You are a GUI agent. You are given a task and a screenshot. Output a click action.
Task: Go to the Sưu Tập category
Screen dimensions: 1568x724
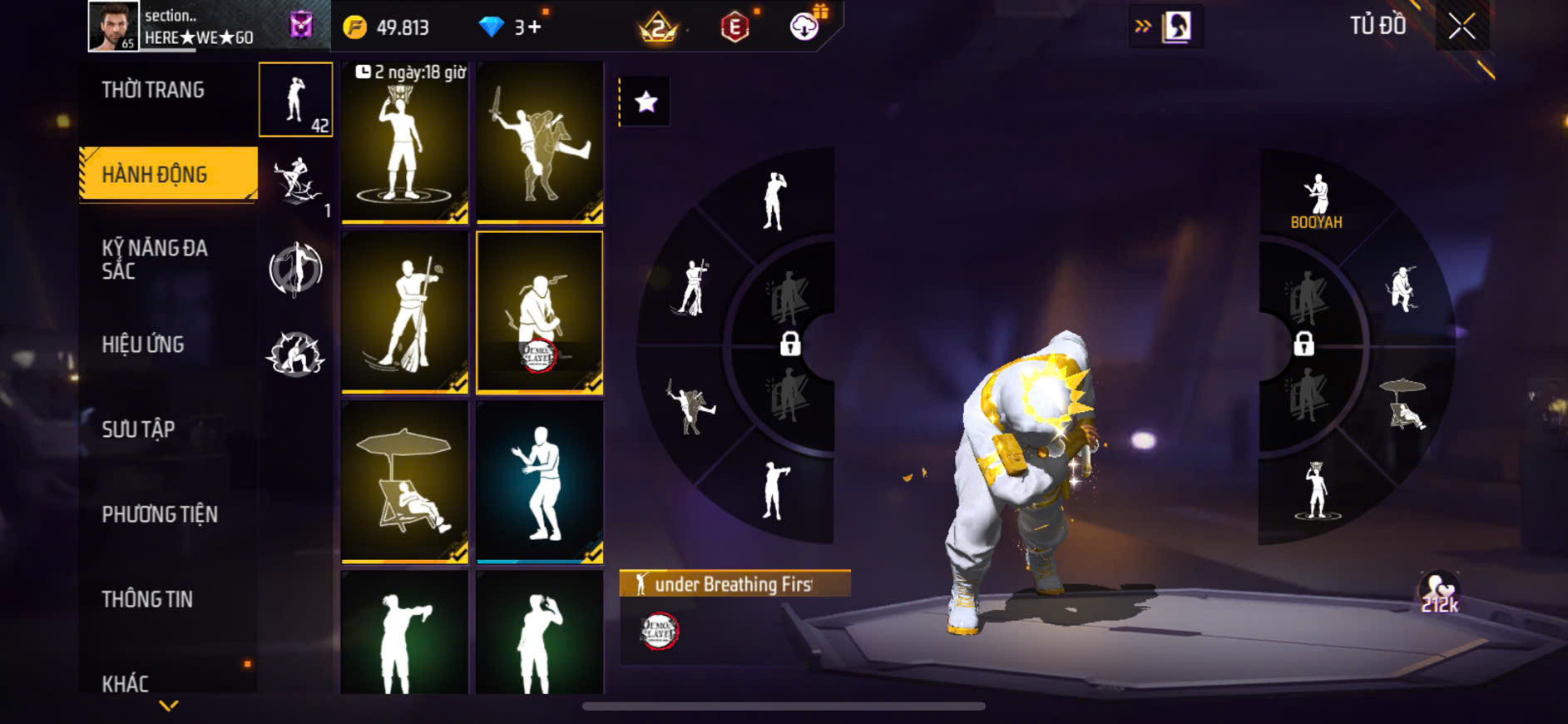[138, 429]
